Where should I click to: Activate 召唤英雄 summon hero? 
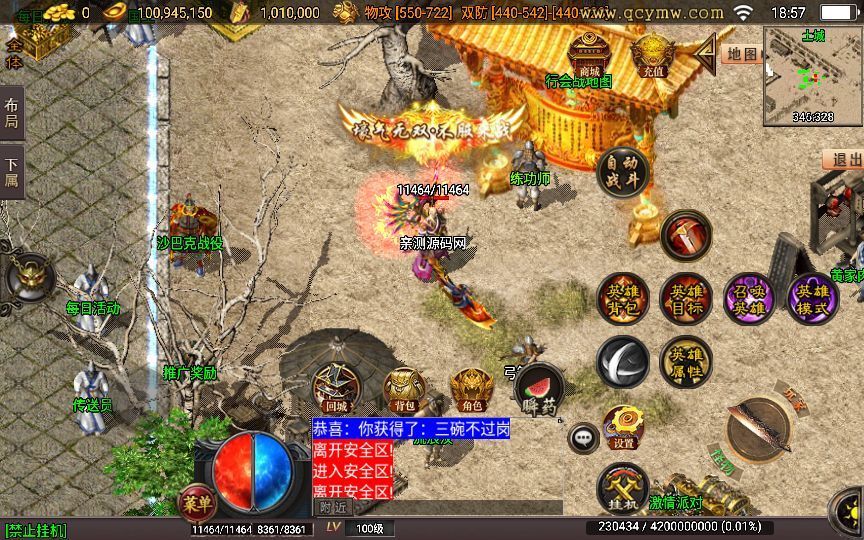748,299
